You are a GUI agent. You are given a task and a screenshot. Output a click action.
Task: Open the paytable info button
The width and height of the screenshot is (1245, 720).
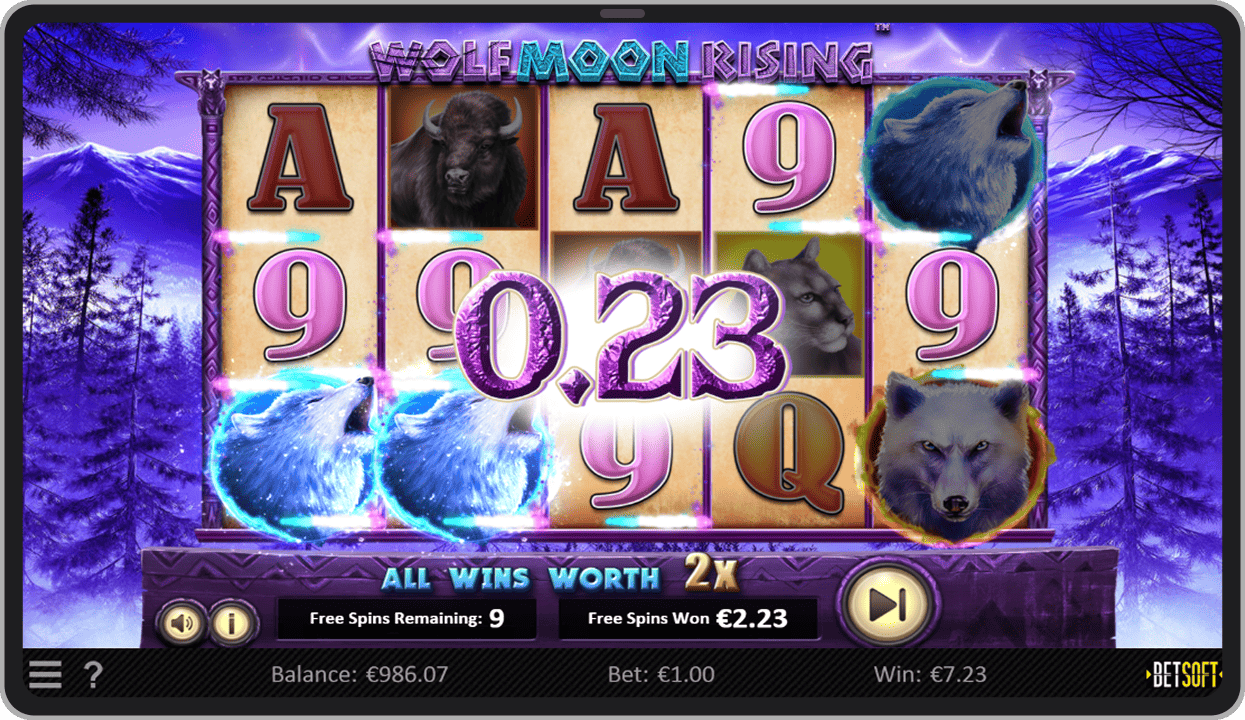click(232, 624)
